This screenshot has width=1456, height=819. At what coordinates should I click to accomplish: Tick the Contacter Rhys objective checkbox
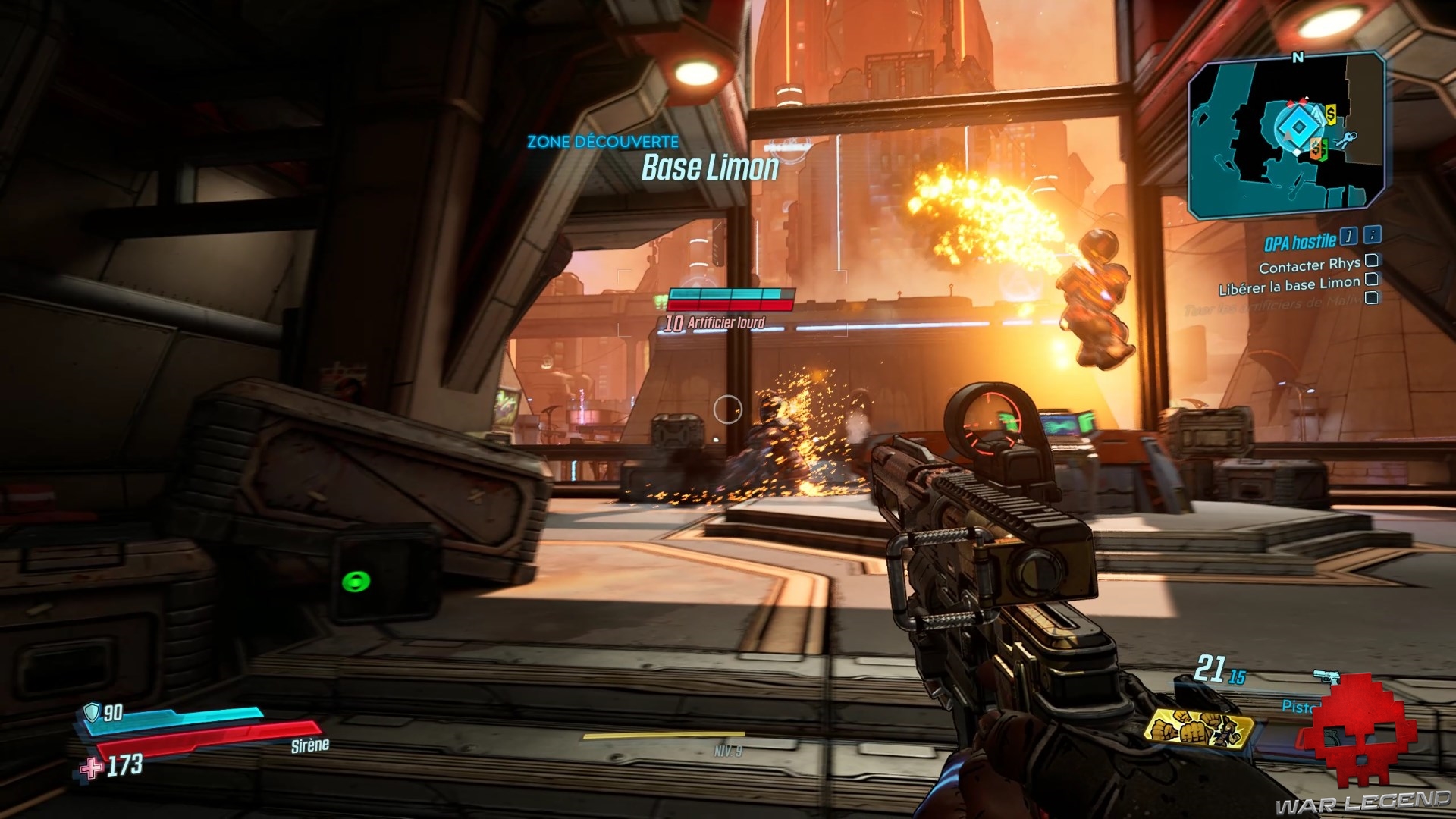coord(1371,262)
